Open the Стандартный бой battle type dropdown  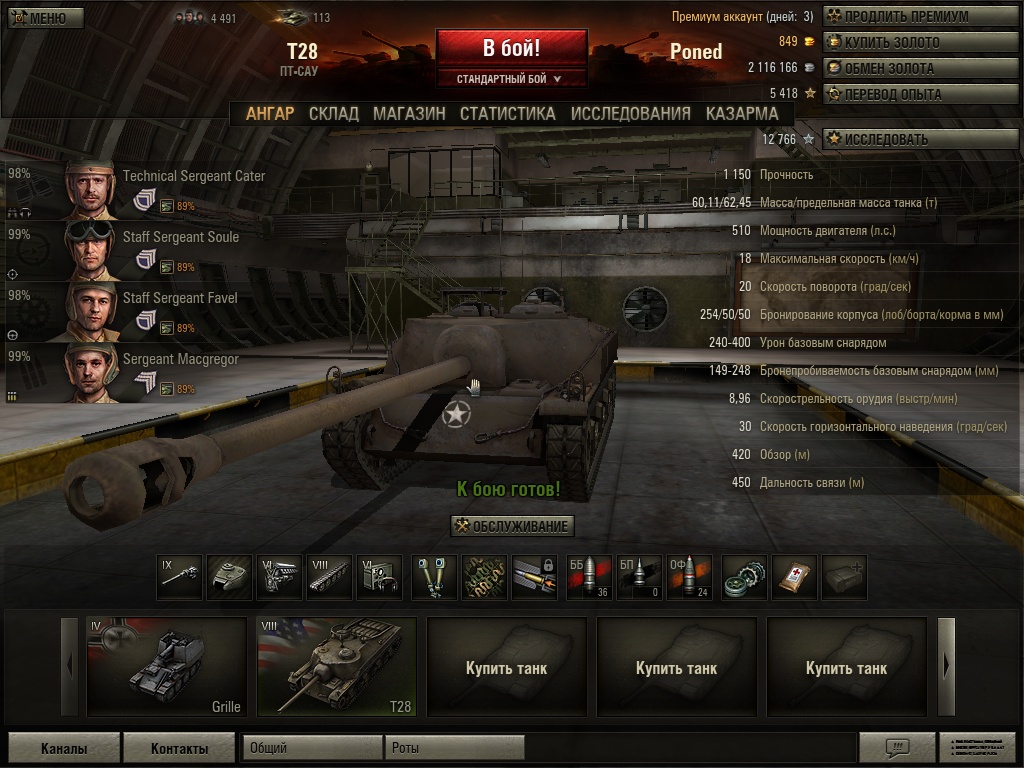pyautogui.click(x=511, y=78)
